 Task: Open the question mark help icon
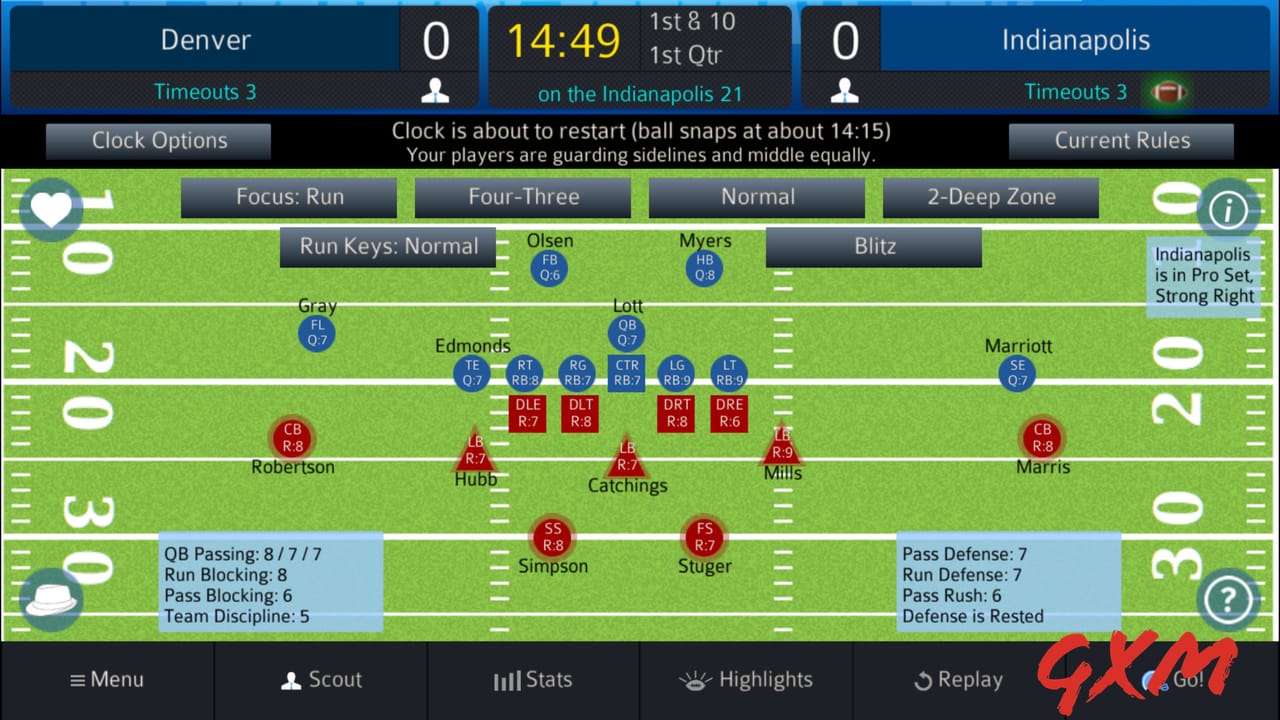1228,598
